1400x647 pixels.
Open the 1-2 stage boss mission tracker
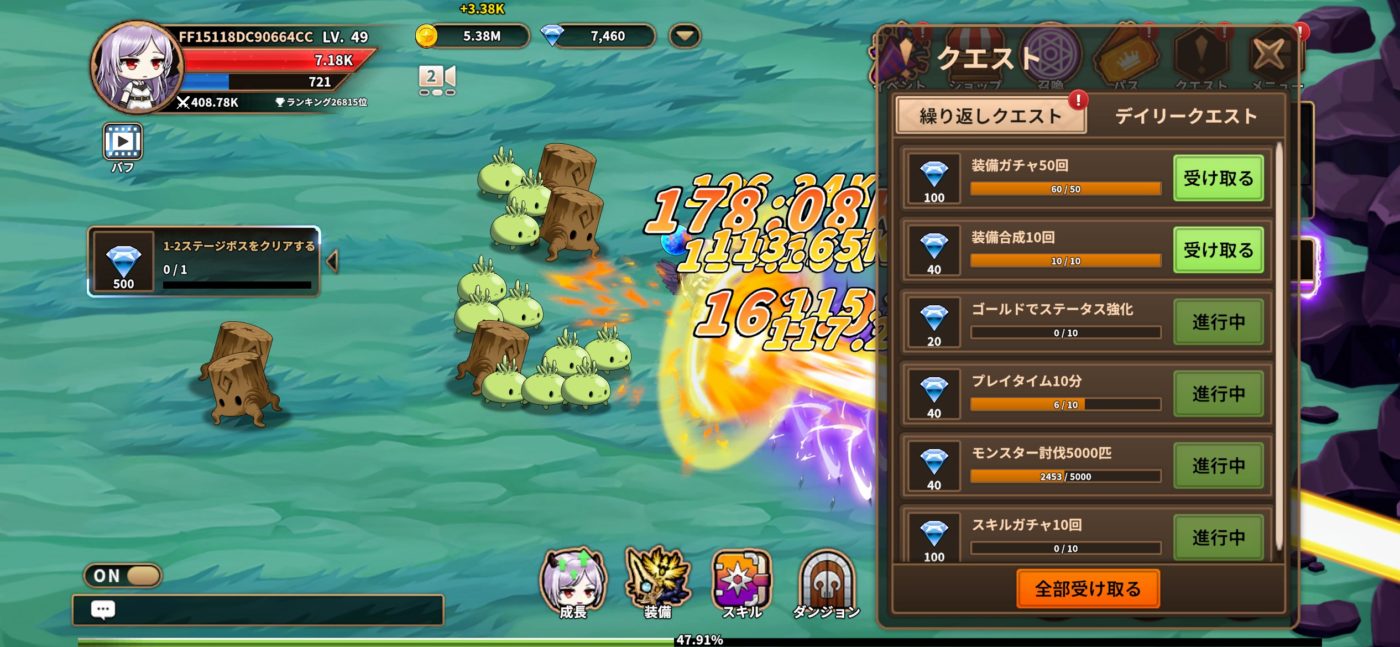click(x=204, y=262)
